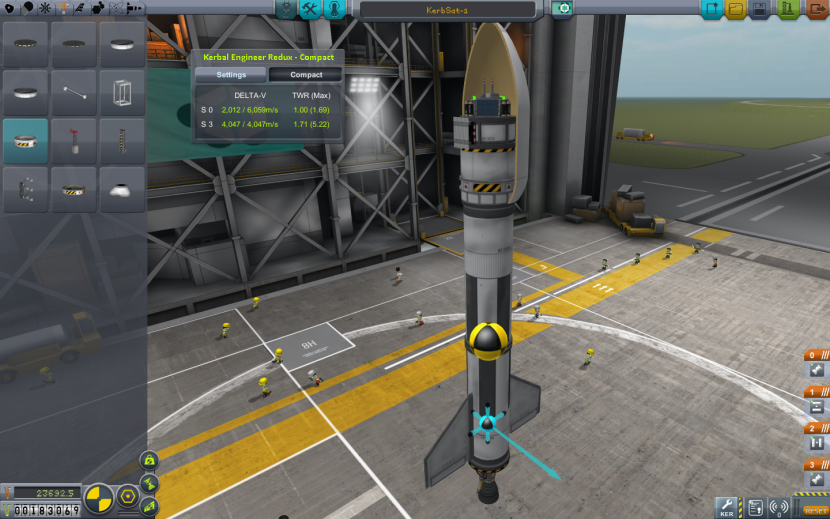Image resolution: width=830 pixels, height=519 pixels.
Task: Open the load vessel folder
Action: click(737, 10)
